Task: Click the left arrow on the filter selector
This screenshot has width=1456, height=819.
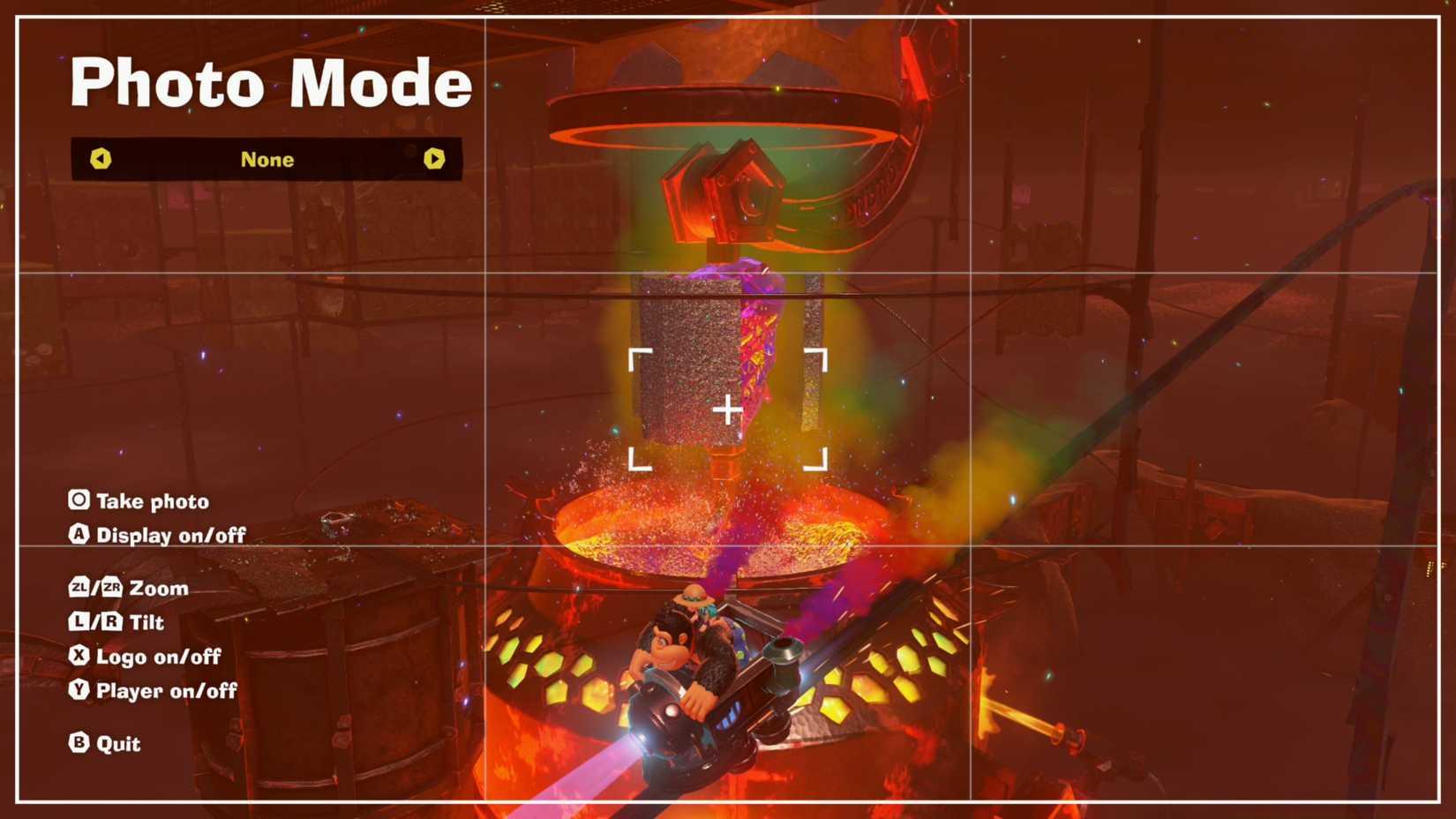Action: pos(102,160)
